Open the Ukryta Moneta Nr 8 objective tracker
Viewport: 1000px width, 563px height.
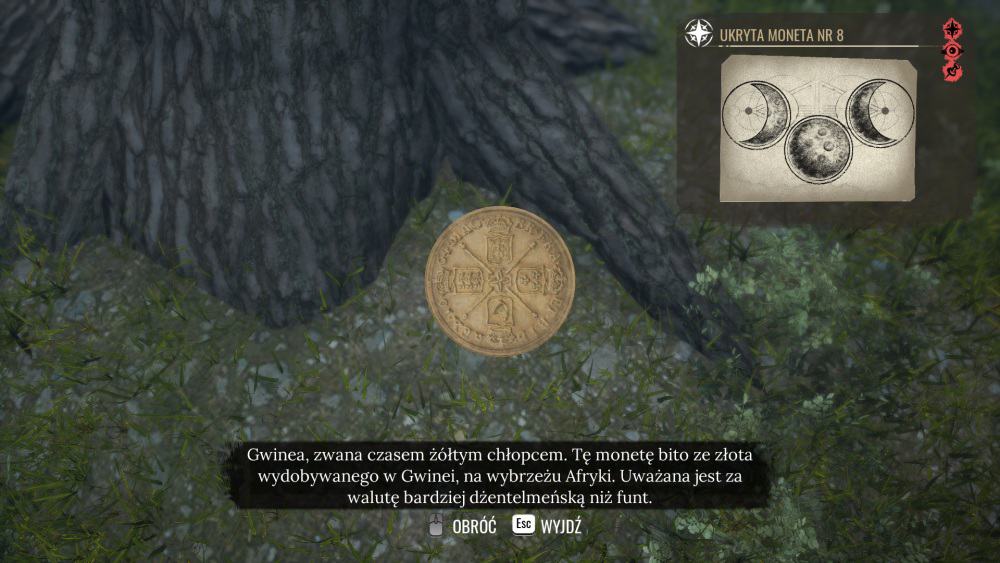[781, 37]
